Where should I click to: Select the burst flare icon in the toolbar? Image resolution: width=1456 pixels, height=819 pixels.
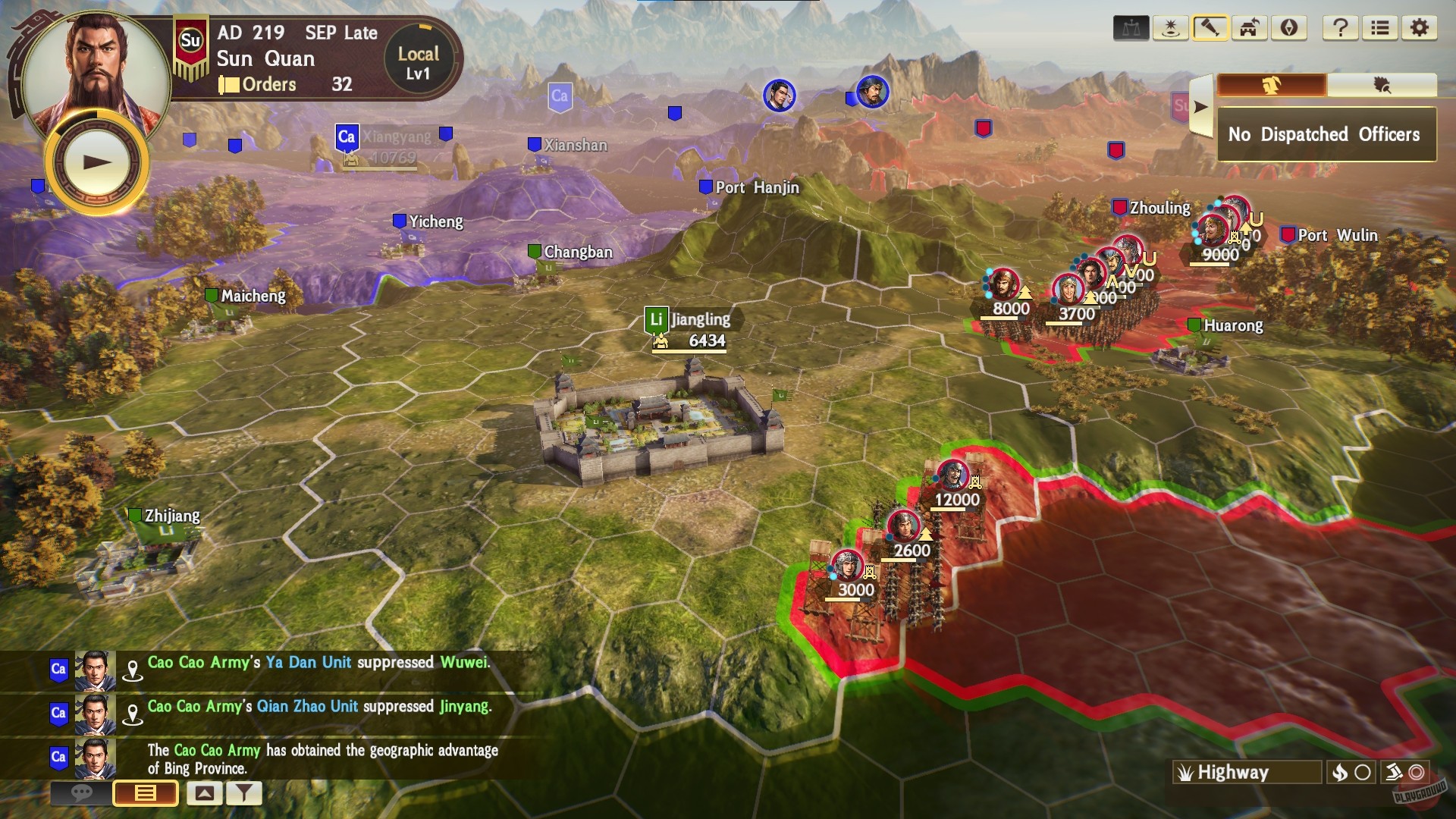pos(1172,28)
